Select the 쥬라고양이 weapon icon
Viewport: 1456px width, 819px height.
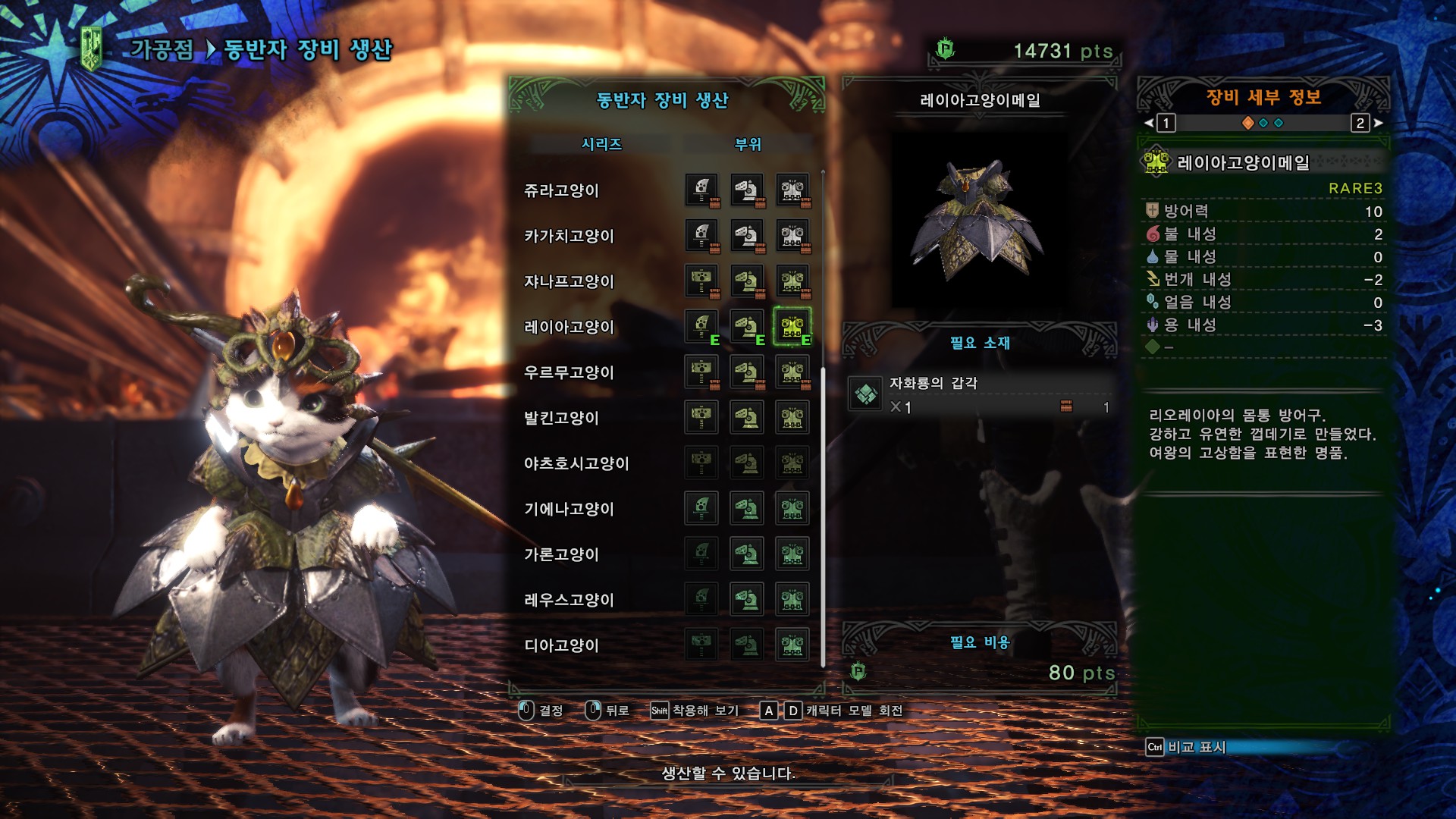tap(701, 190)
